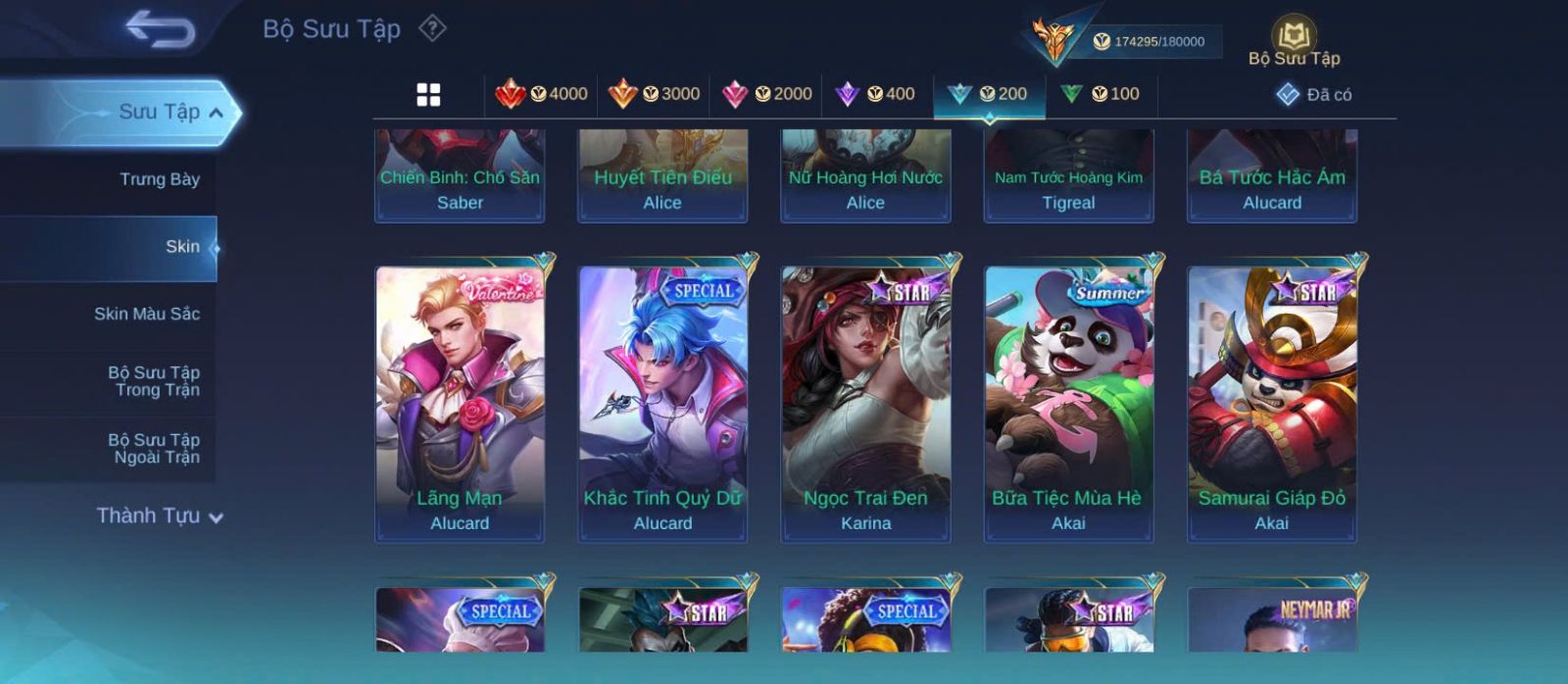Choose the 2000 tier filter
This screenshot has height=684, width=1568.
point(766,94)
